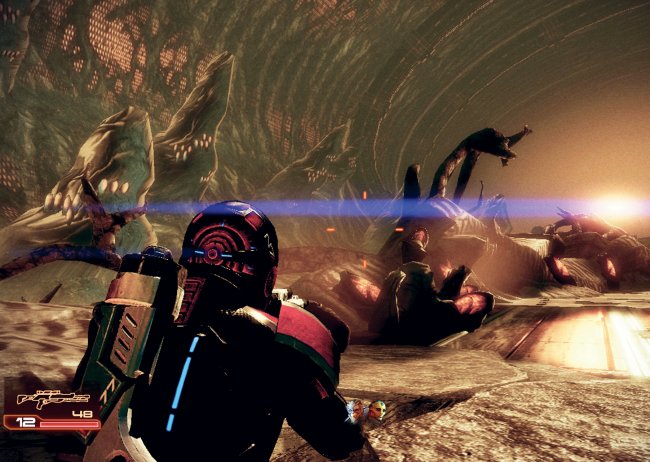The image size is (650, 462).
Task: Choose the right squadmate portrait
Action: (x=376, y=410)
